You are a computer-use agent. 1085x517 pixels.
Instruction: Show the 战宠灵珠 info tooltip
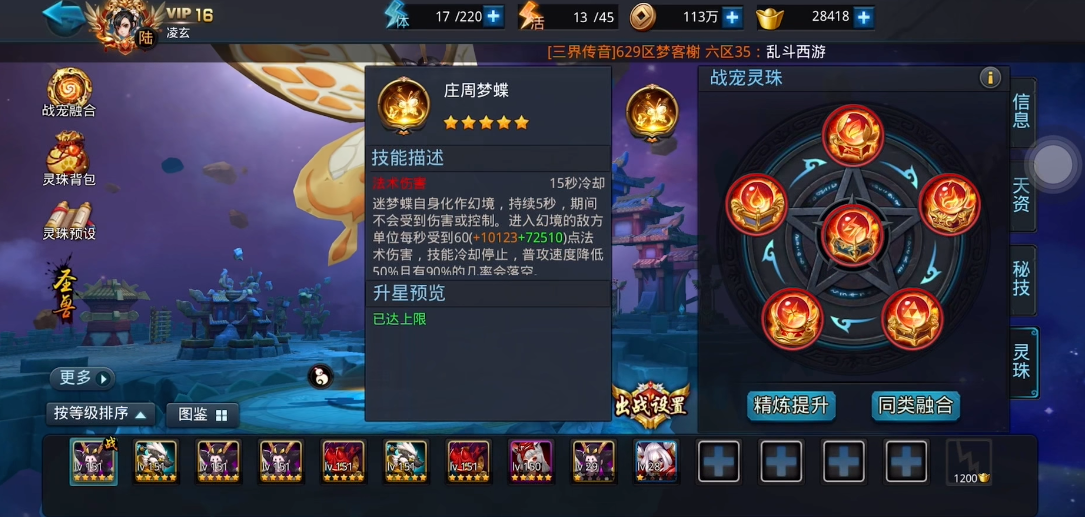pyautogui.click(x=990, y=78)
